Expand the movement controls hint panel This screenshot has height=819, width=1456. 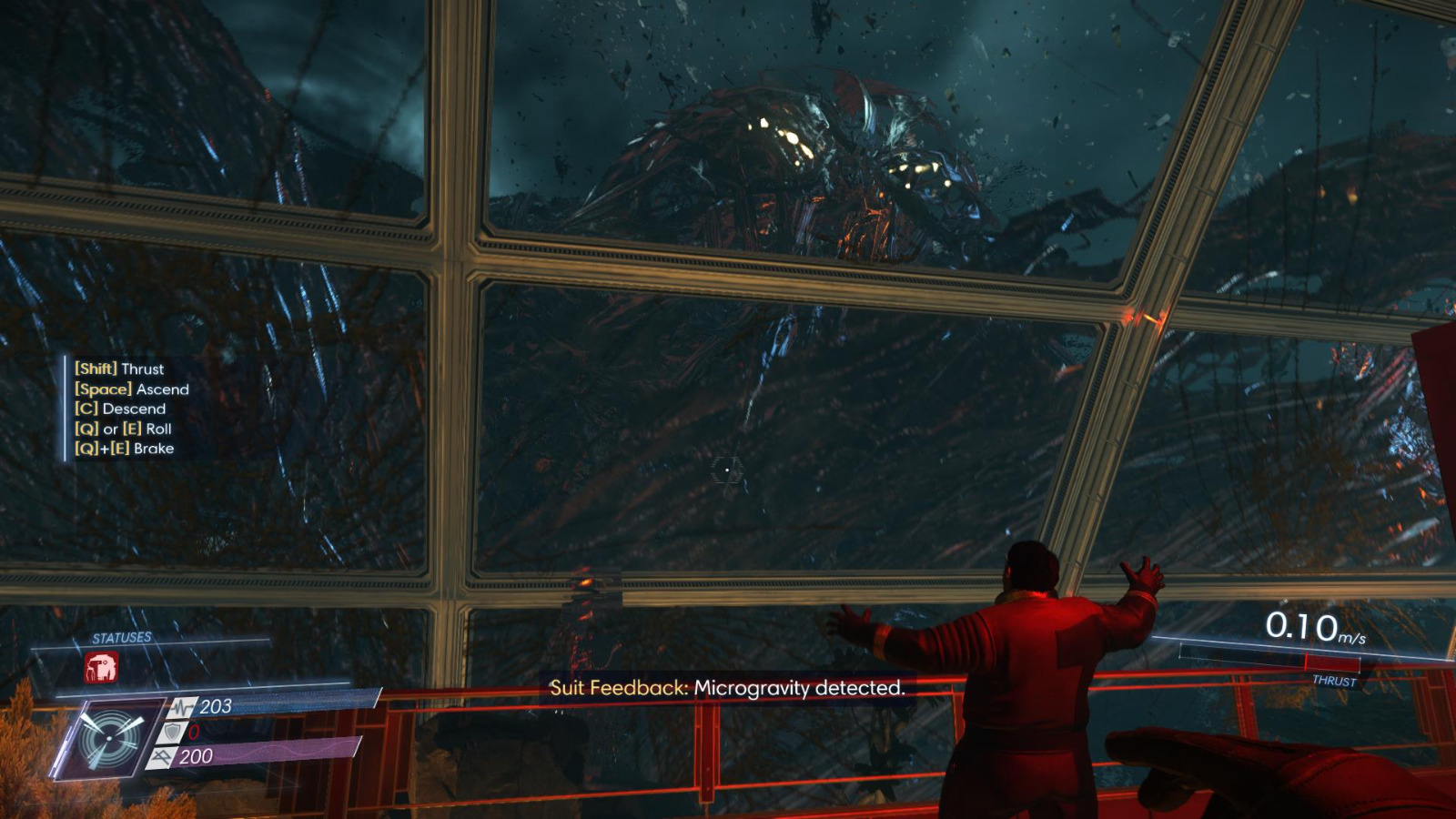(x=127, y=409)
